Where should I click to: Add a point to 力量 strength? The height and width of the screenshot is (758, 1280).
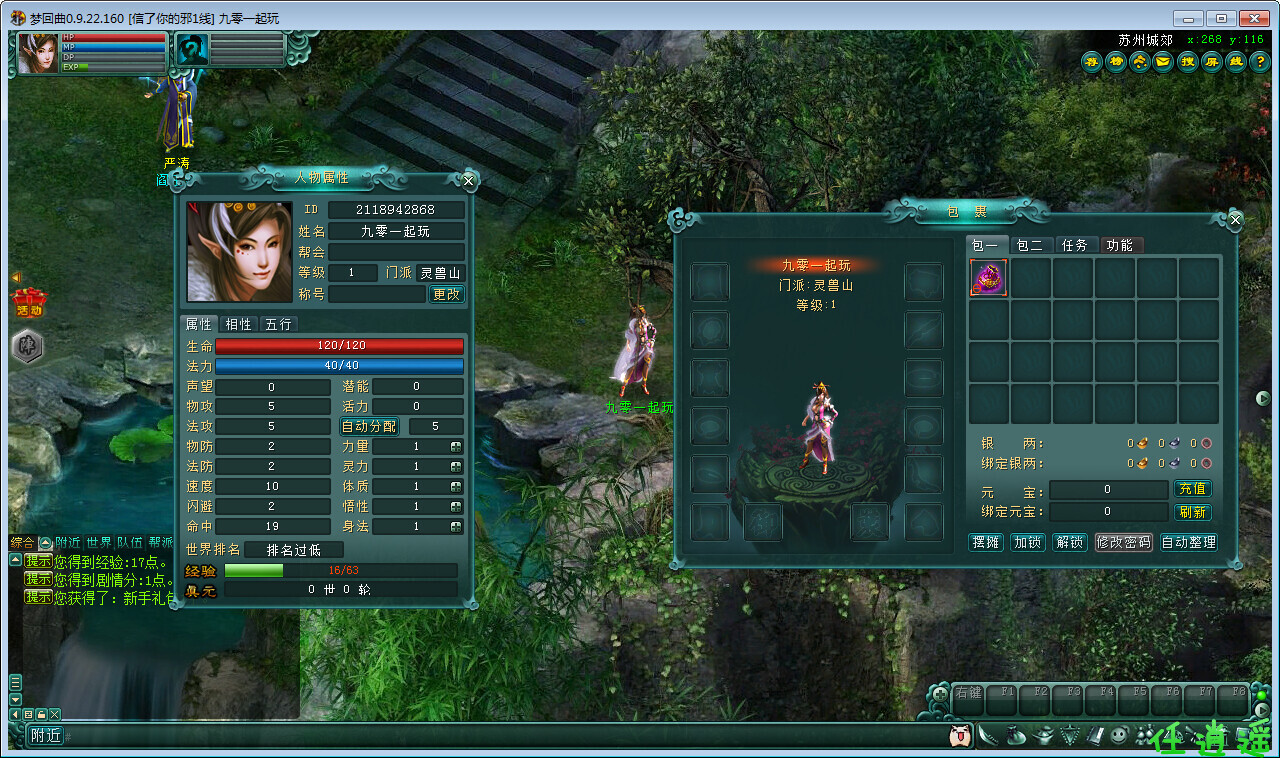click(456, 446)
